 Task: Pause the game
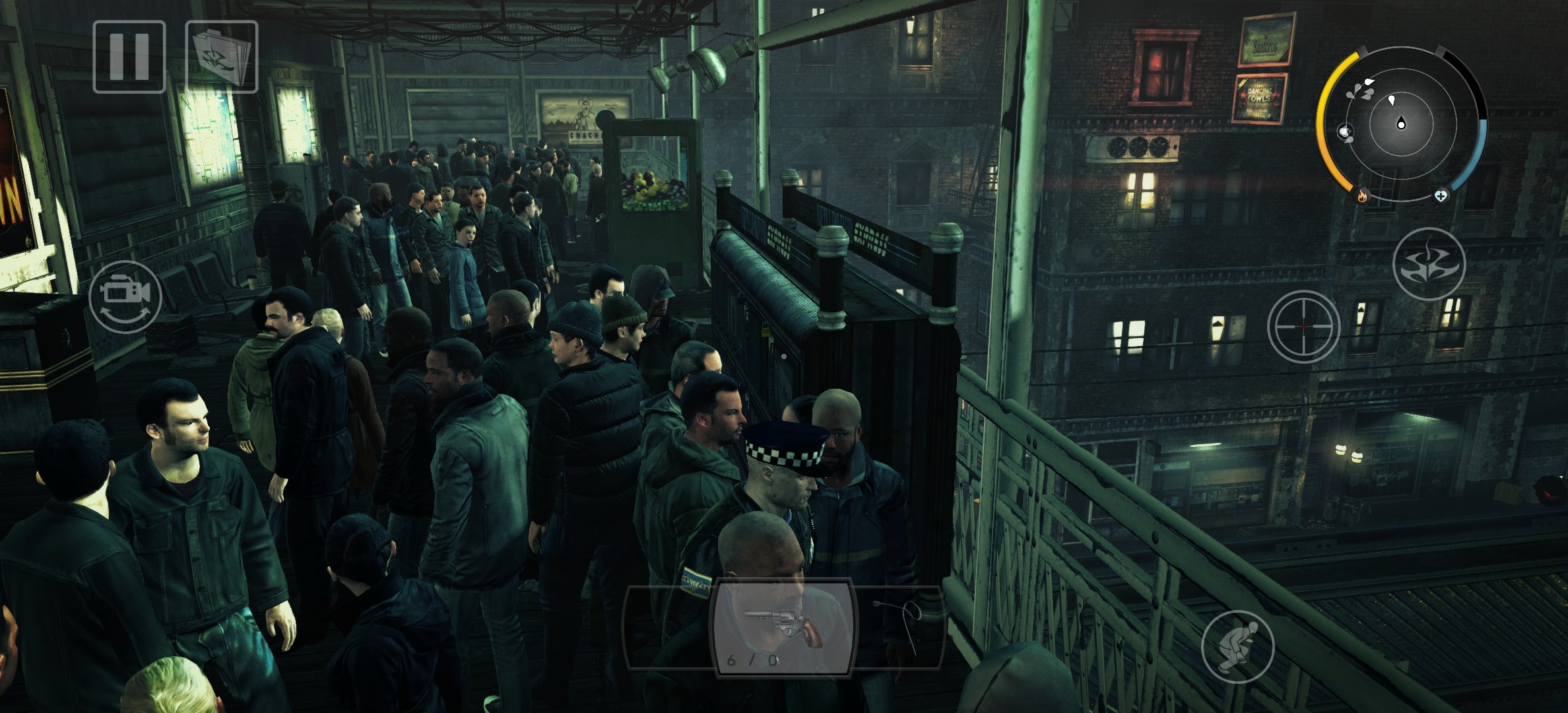pos(129,57)
